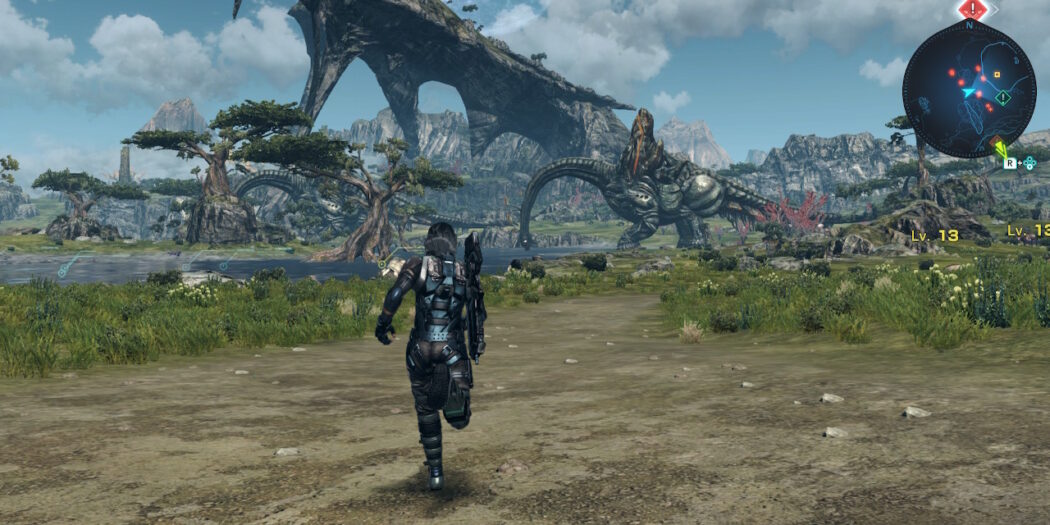Click the circular minimap
Image resolution: width=1050 pixels, height=525 pixels.
click(x=969, y=89)
